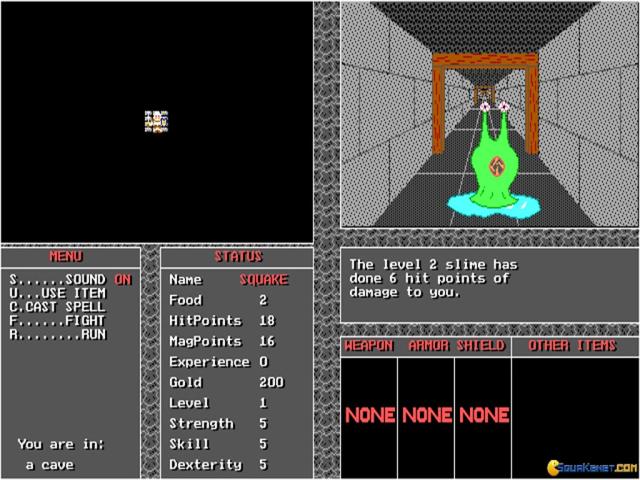This screenshot has height=480, width=640.
Task: Select the empty weapon slot
Action: click(x=369, y=414)
